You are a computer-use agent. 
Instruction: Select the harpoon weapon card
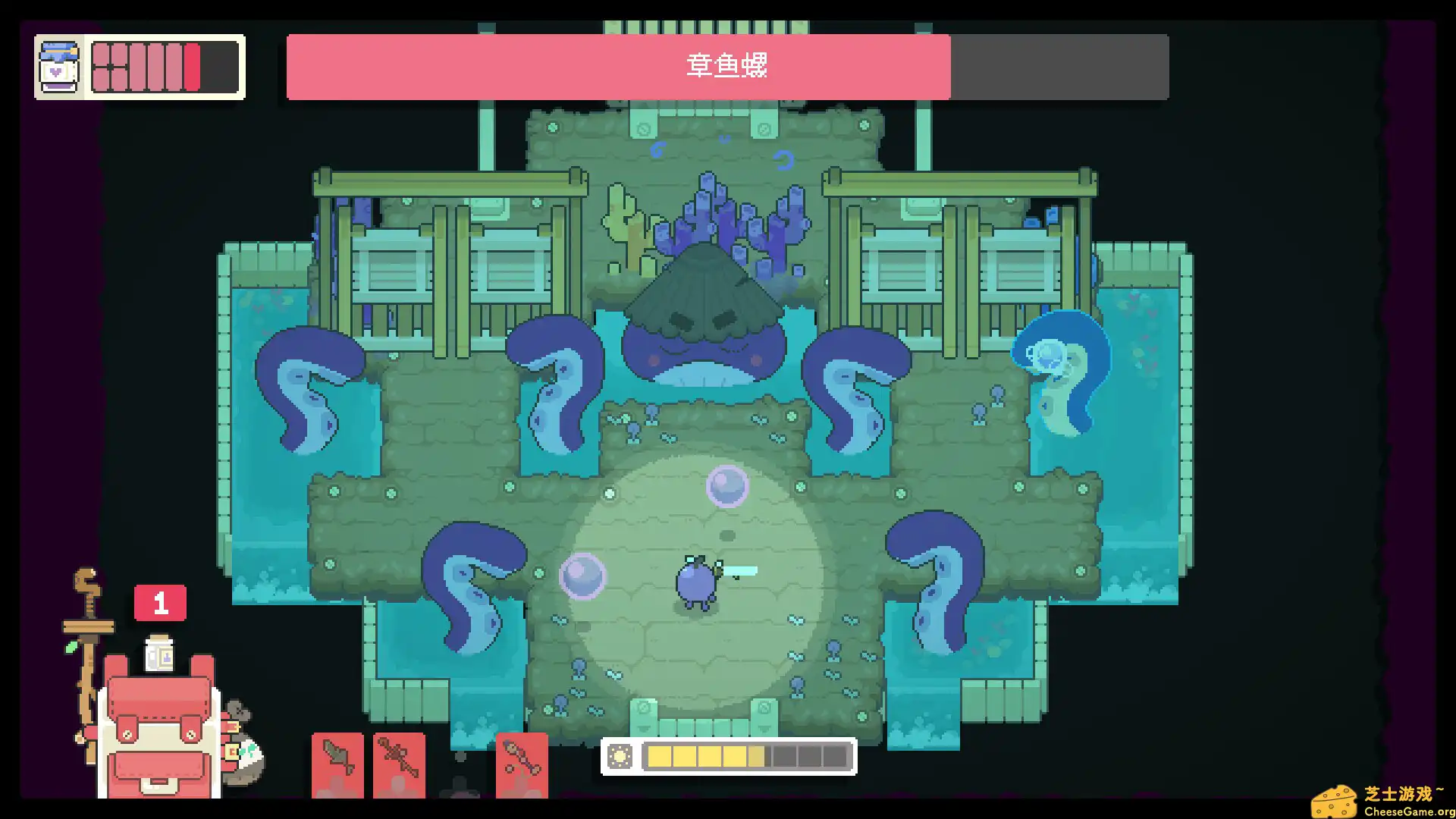[x=523, y=766]
